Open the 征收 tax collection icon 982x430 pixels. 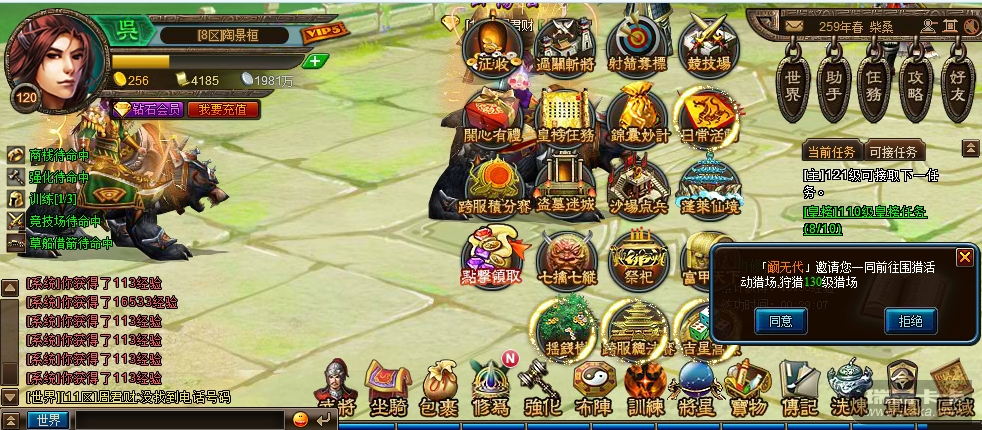coord(492,45)
